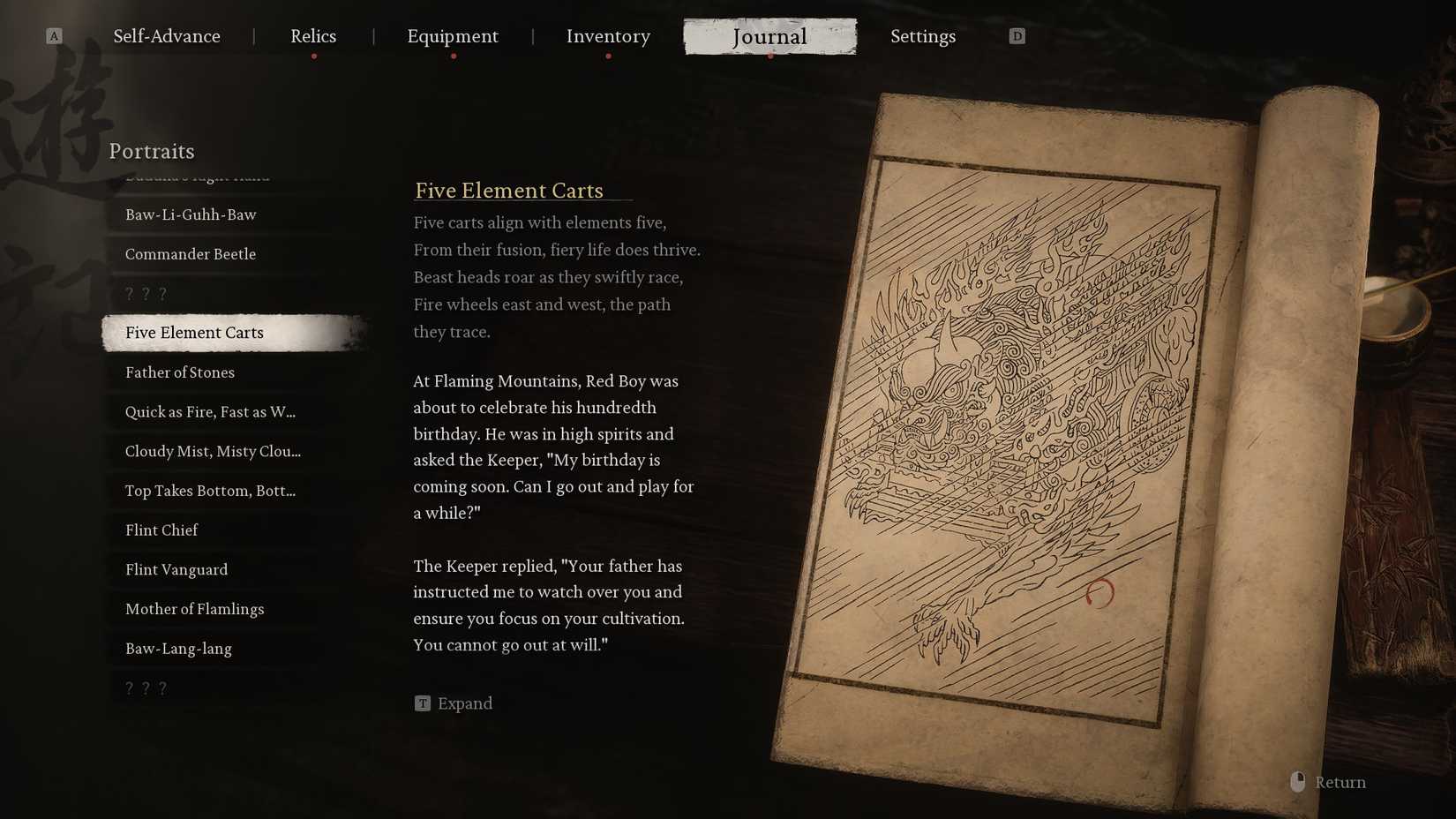
Task: Click Return at the bottom right
Action: pos(1340,782)
